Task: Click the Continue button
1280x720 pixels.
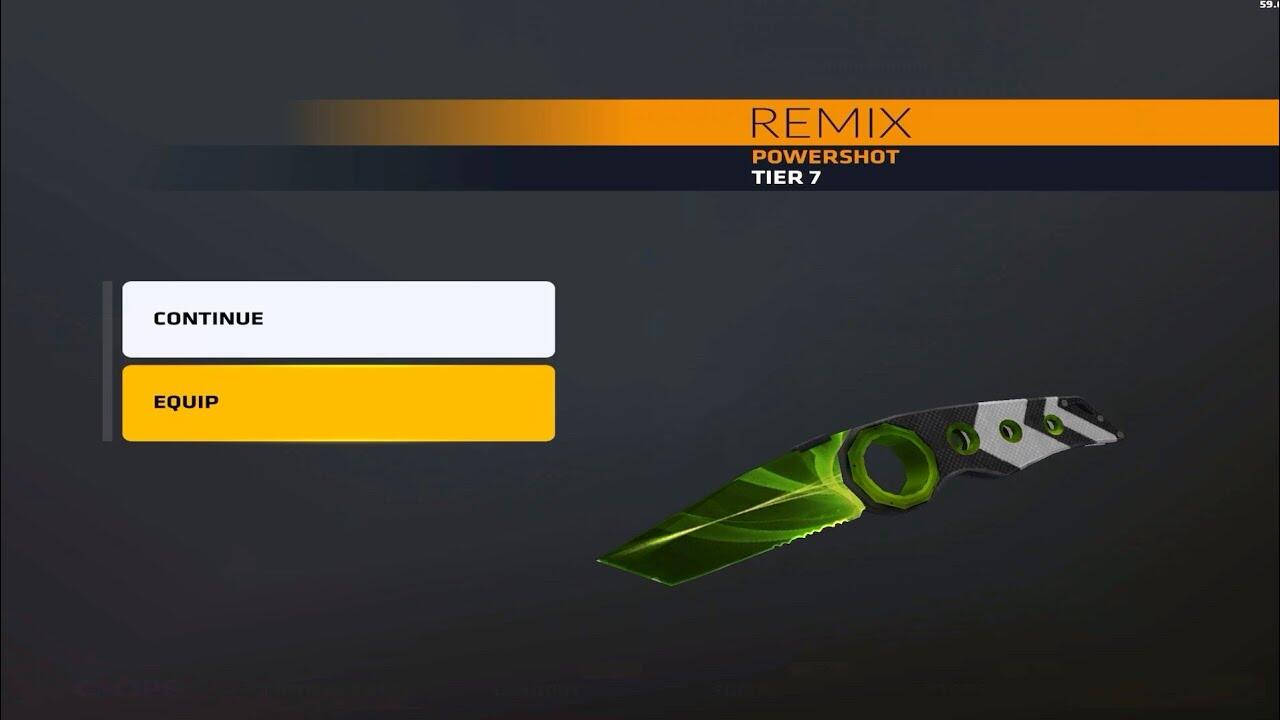Action: click(x=338, y=319)
